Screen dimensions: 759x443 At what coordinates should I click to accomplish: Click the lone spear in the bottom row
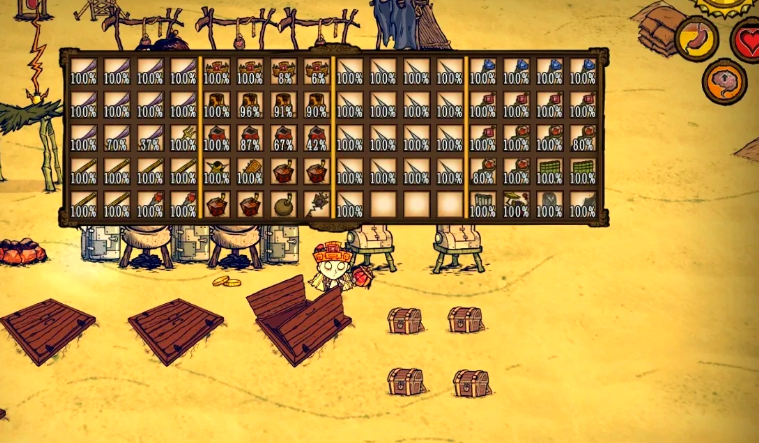pyautogui.click(x=350, y=205)
